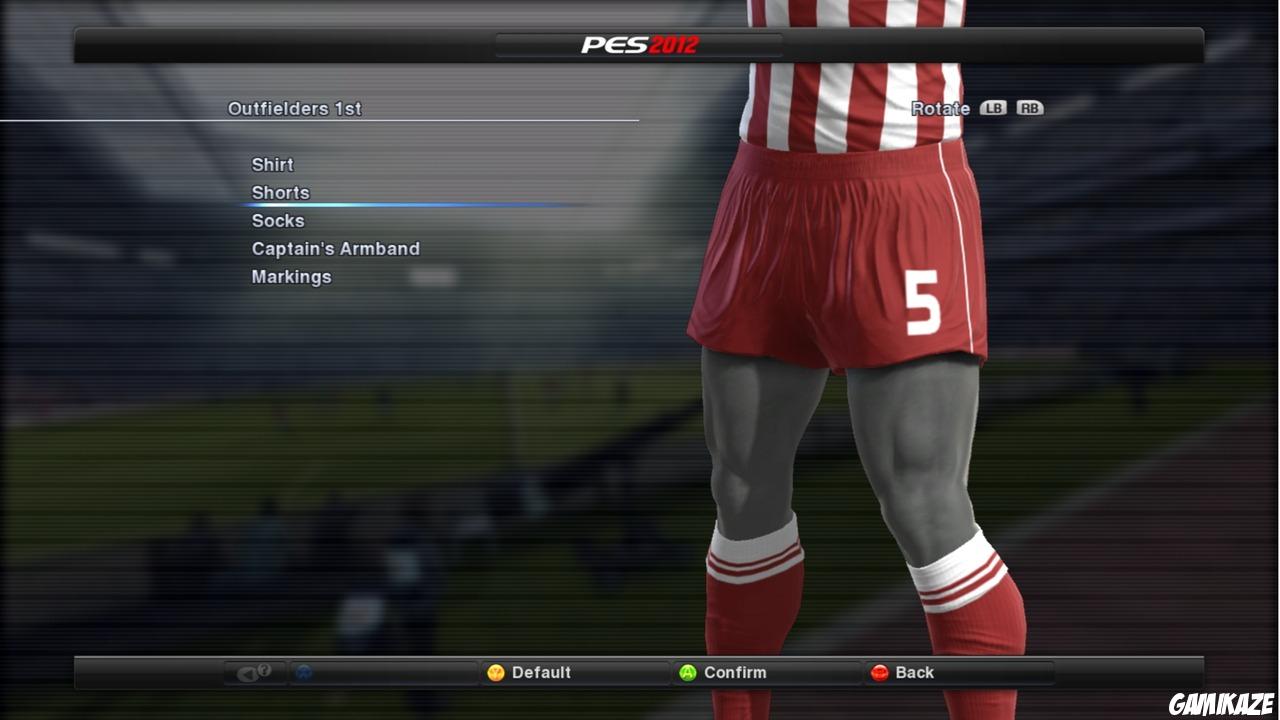This screenshot has width=1280, height=720.
Task: Select Socks in the options list
Action: pos(277,220)
